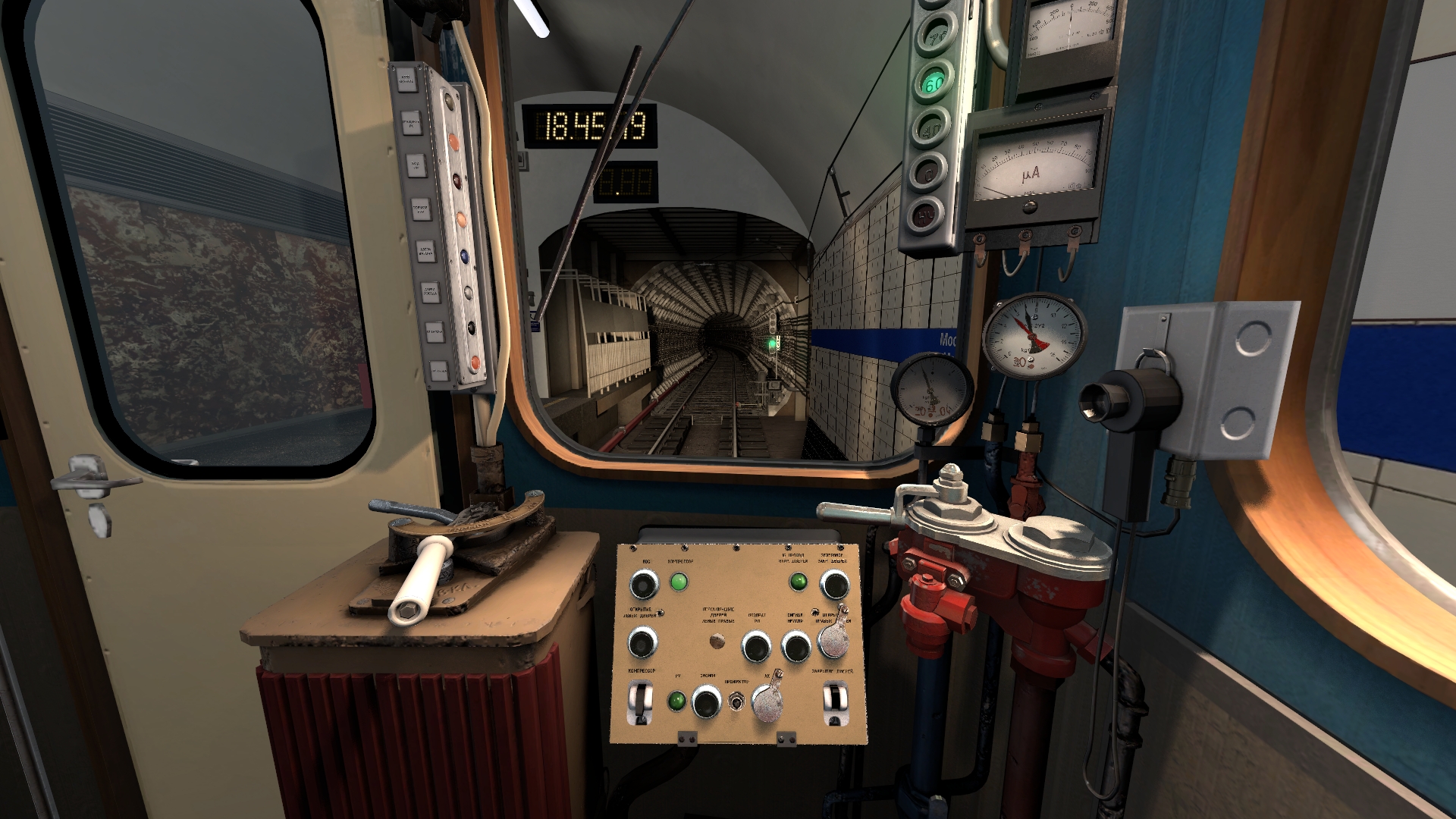Screen dimensions: 1456x819
Task: Push the Сигнал button beside Возврат РП
Action: tap(796, 647)
